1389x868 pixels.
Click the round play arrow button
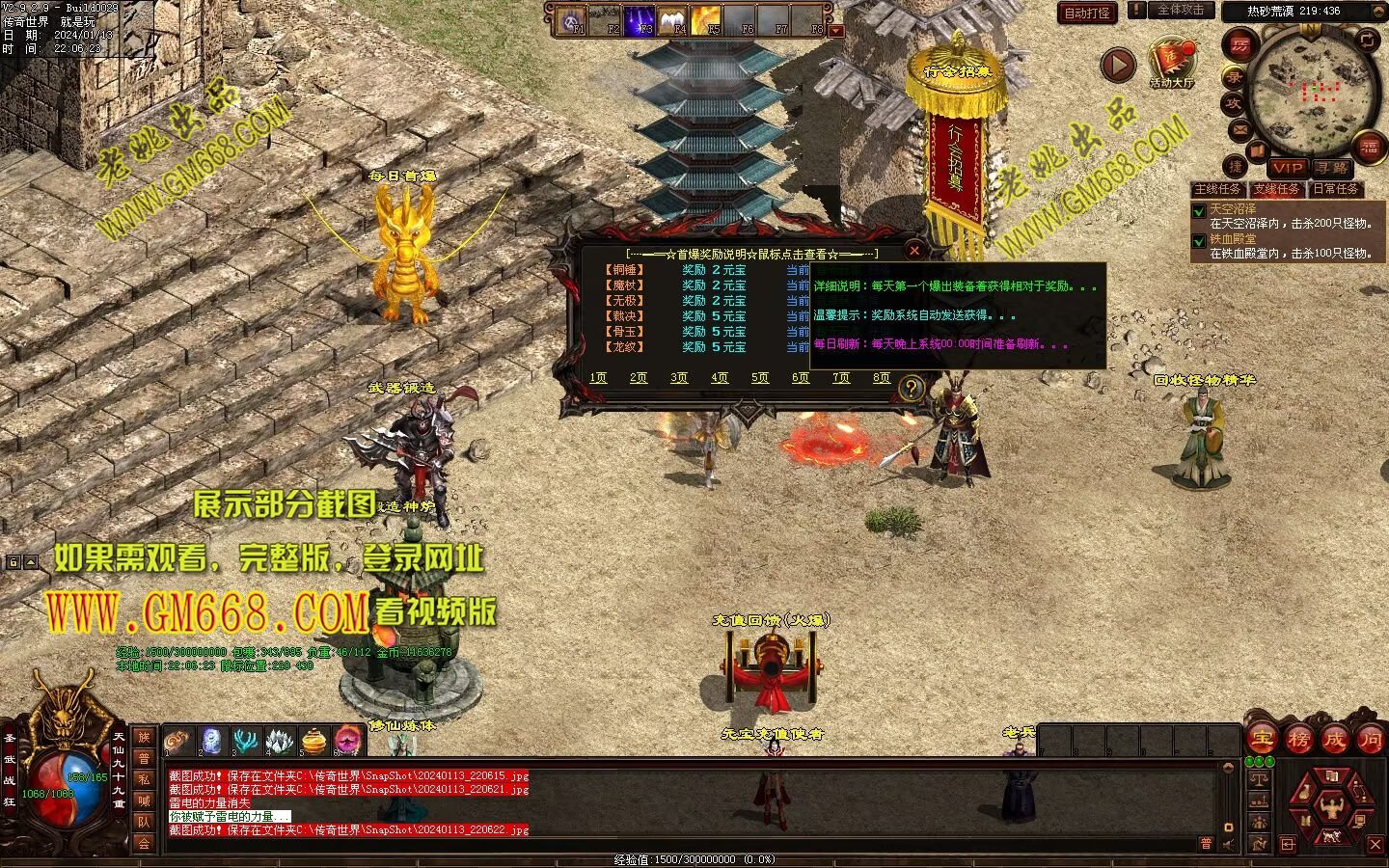[x=1118, y=65]
